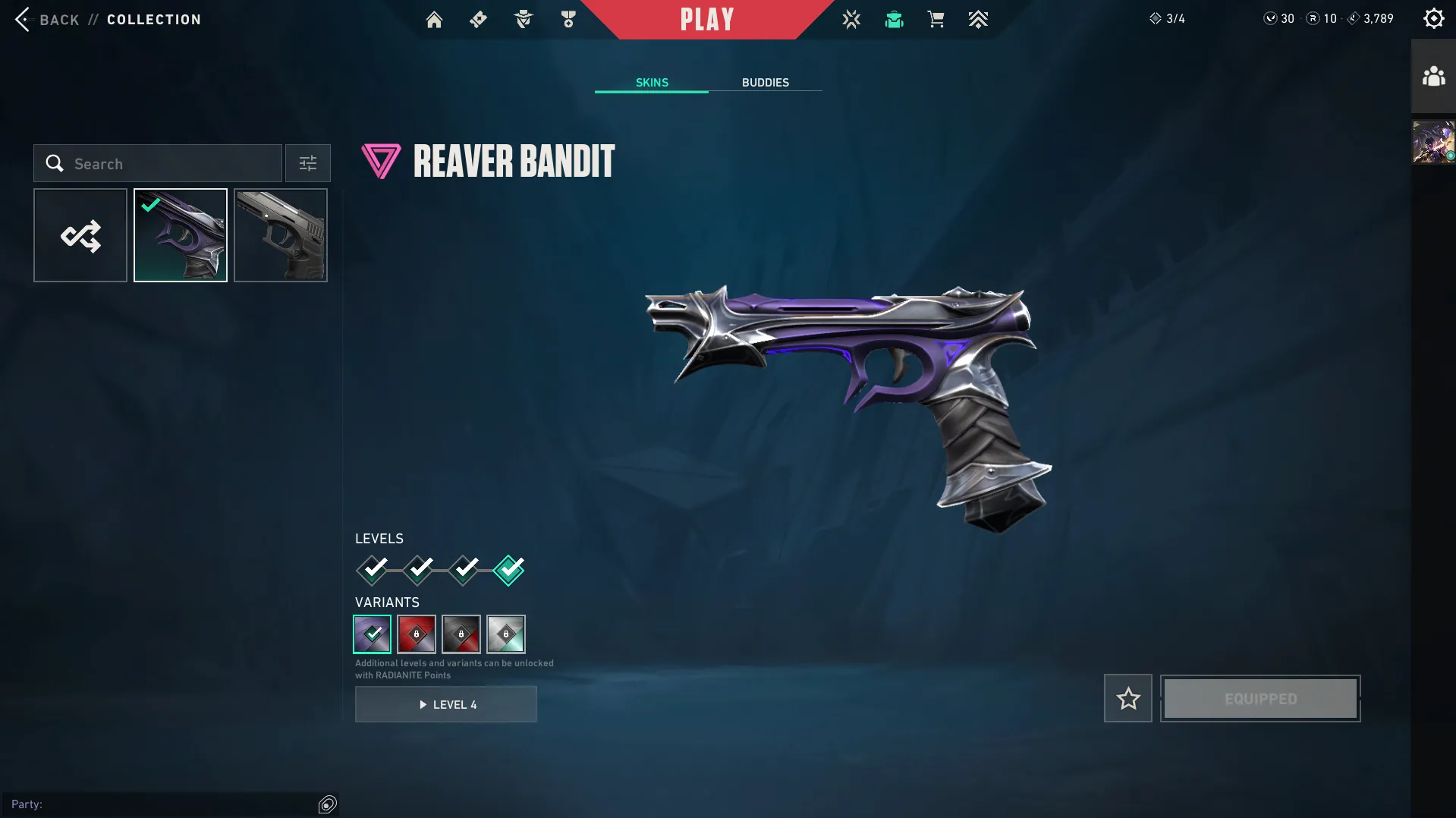The width and height of the screenshot is (1456, 818).
Task: Open the Battlepass ticket icon
Action: tap(478, 20)
